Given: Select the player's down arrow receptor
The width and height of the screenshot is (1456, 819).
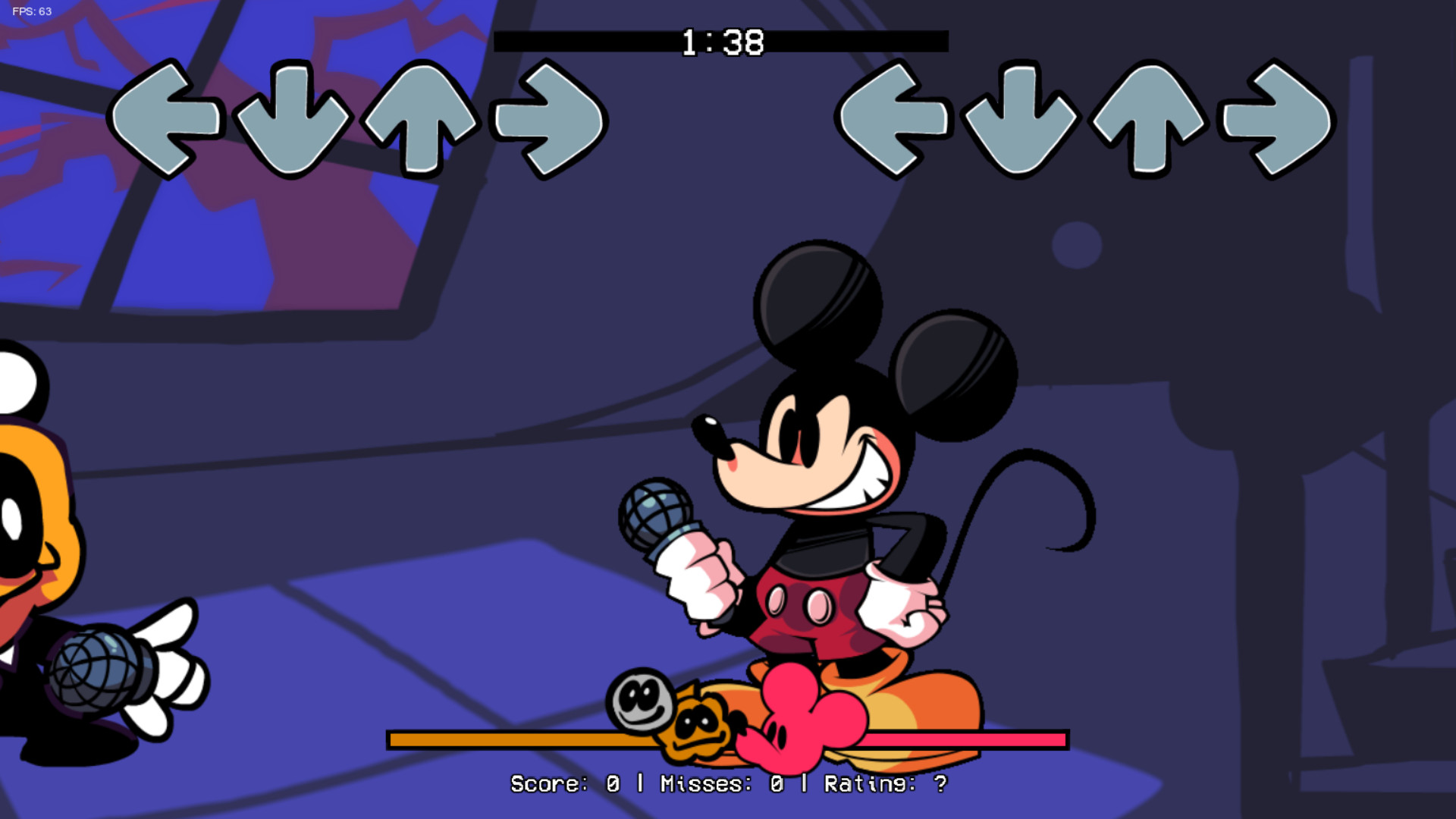Looking at the screenshot, I should pyautogui.click(x=1020, y=121).
